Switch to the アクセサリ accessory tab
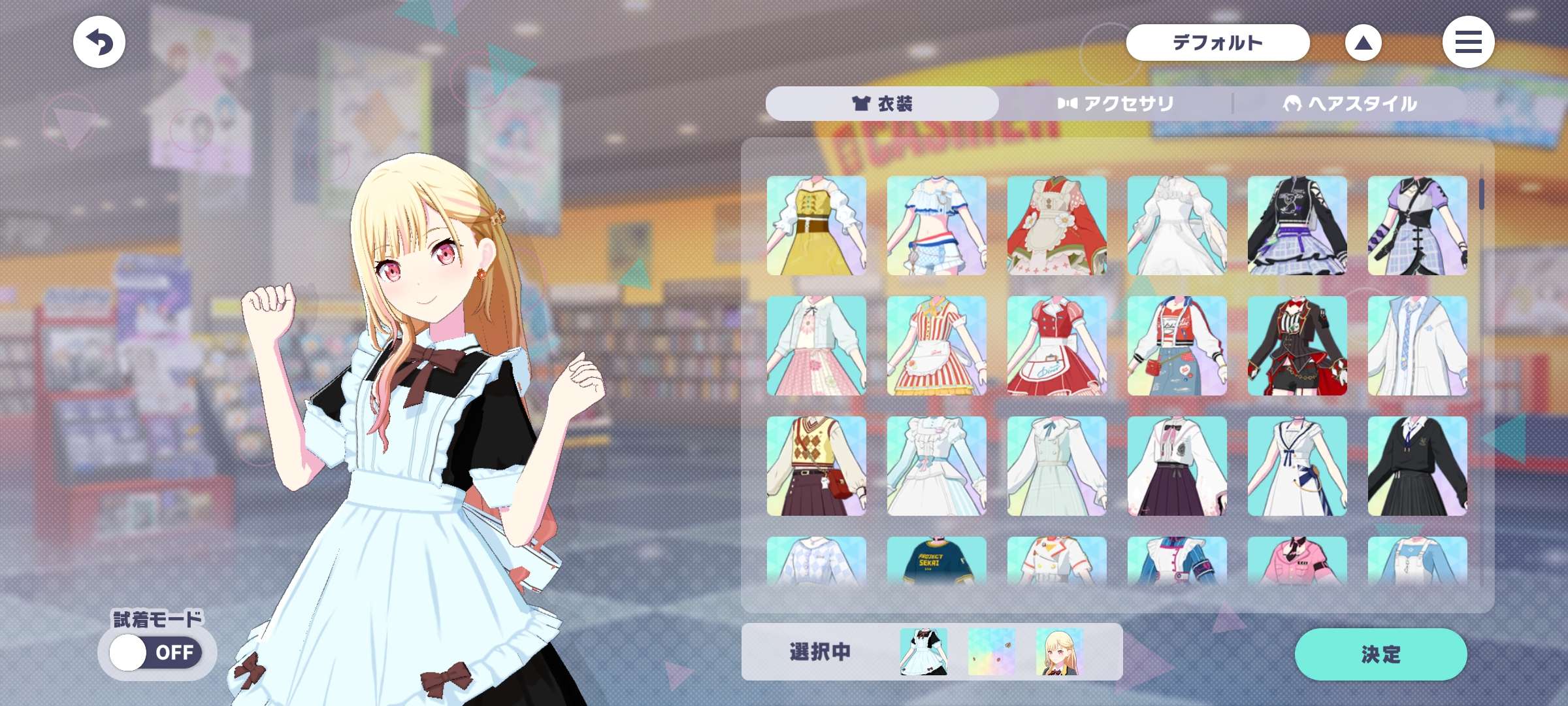 coord(1116,103)
